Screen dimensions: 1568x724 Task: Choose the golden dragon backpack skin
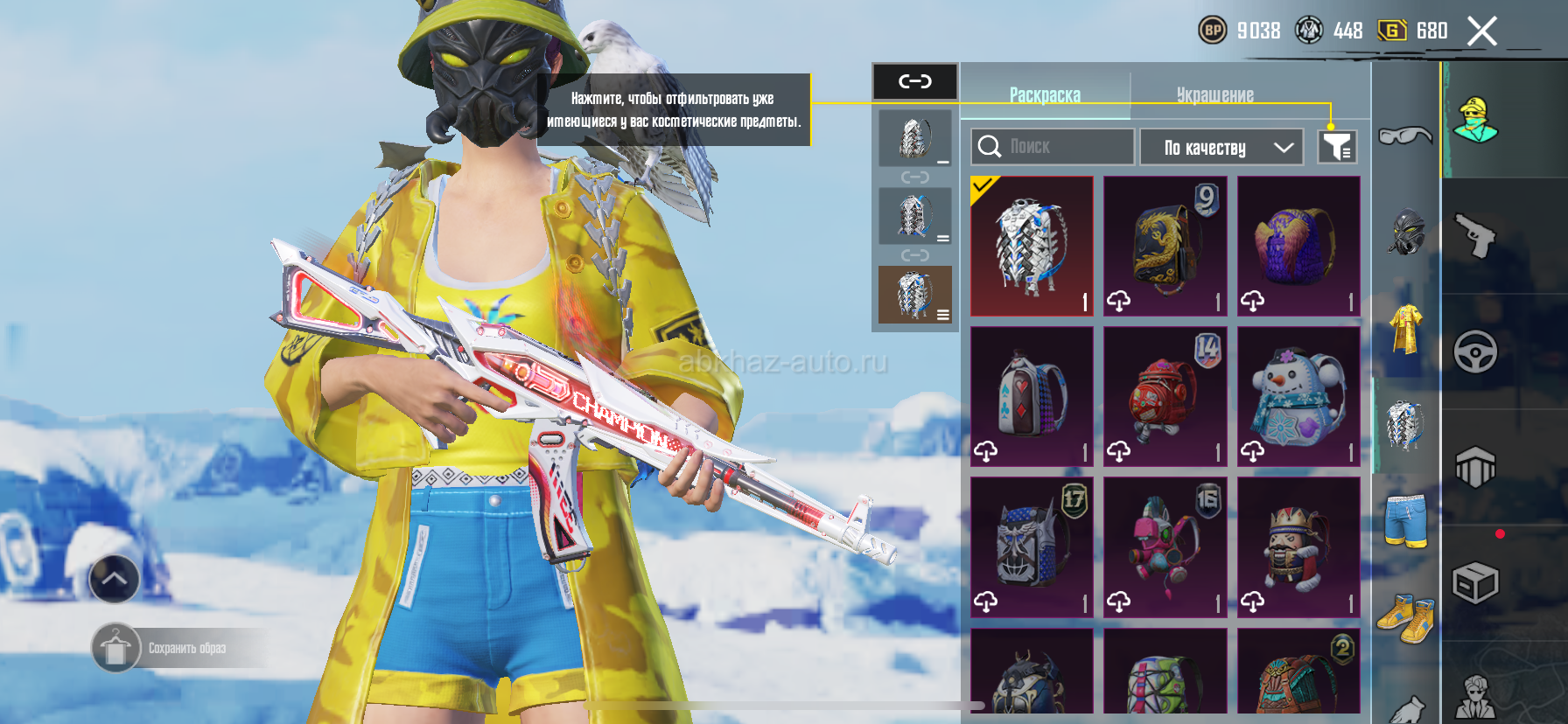(1165, 246)
